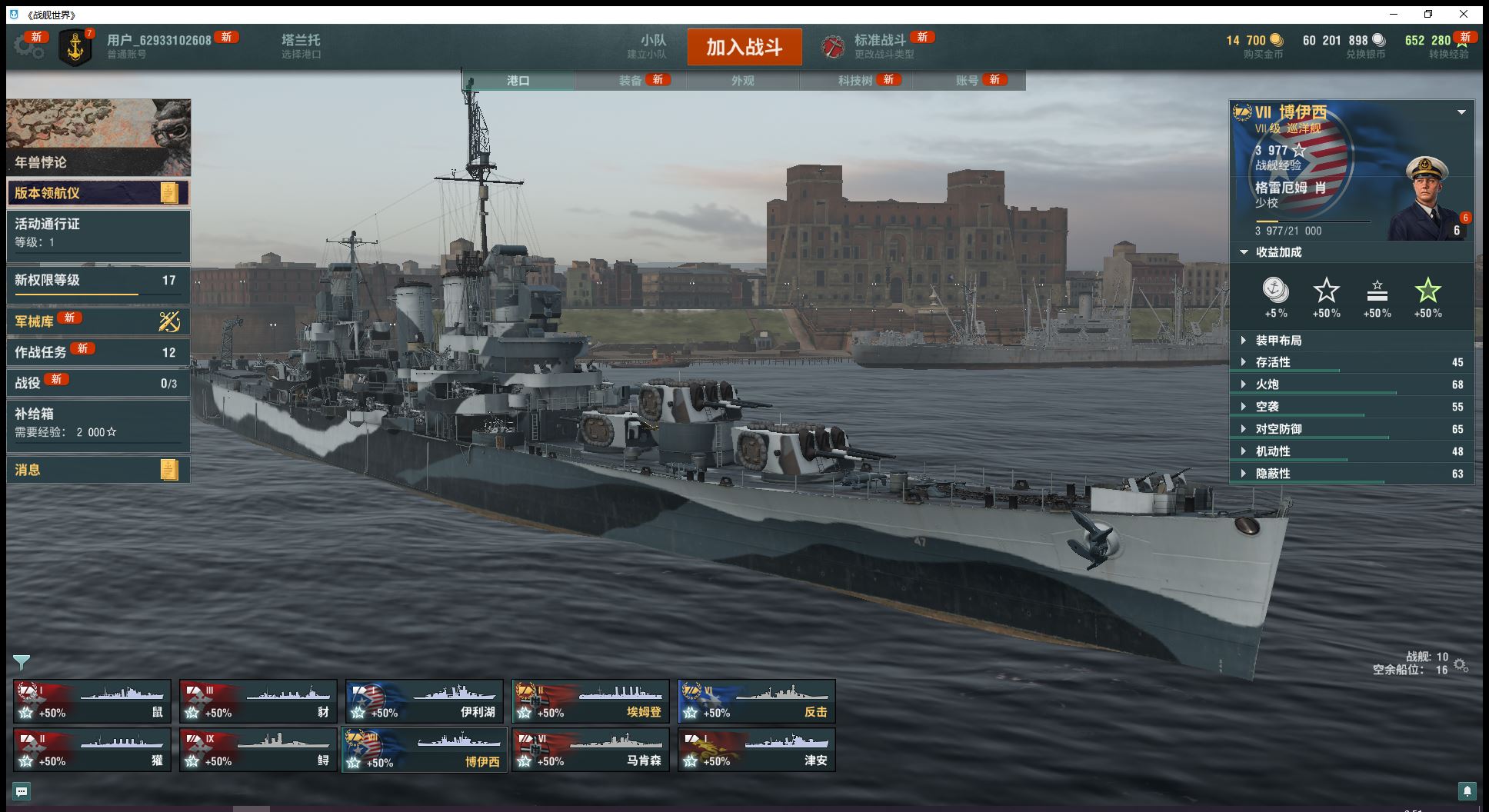Click the 加入战斗 battle button
Screen dimensions: 1489x812
click(x=744, y=47)
